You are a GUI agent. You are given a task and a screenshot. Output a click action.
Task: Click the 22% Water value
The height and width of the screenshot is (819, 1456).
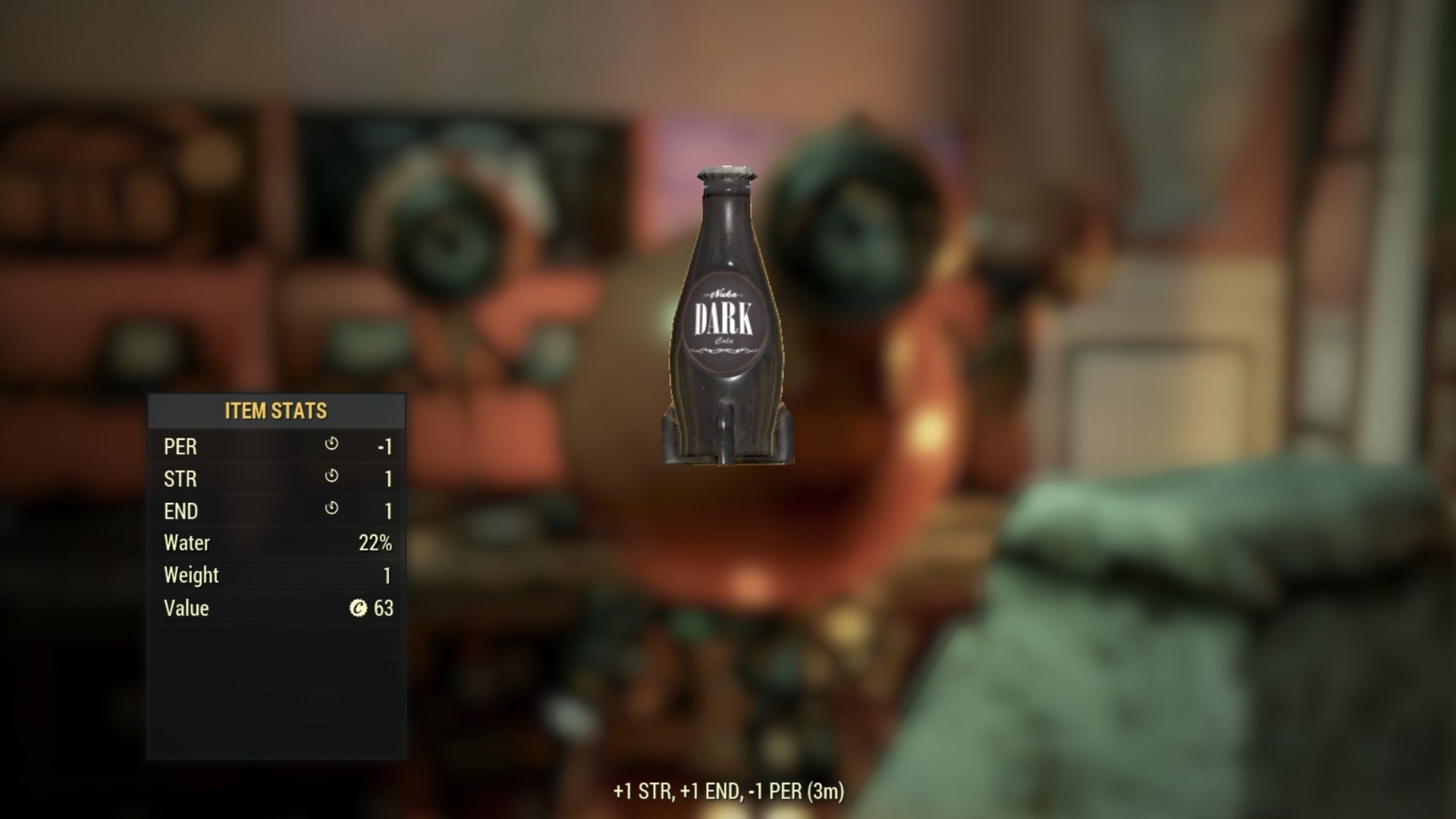click(375, 543)
